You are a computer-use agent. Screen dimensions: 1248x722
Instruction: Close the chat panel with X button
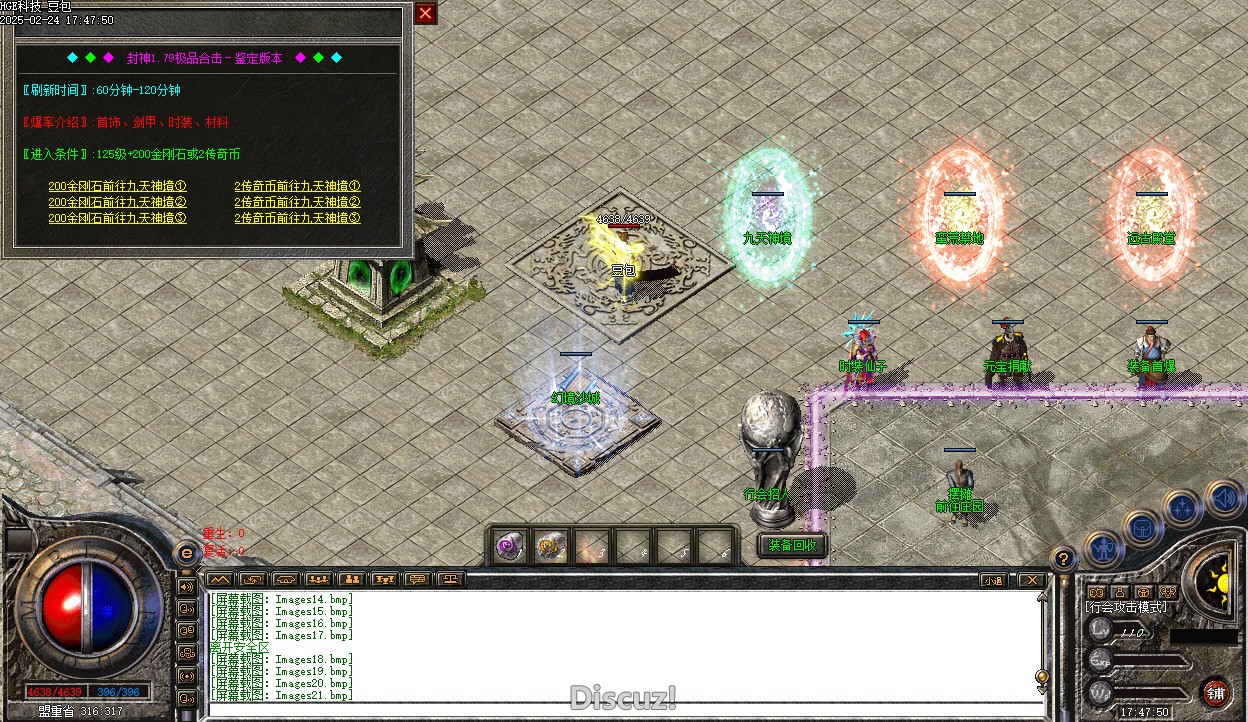(1030, 580)
